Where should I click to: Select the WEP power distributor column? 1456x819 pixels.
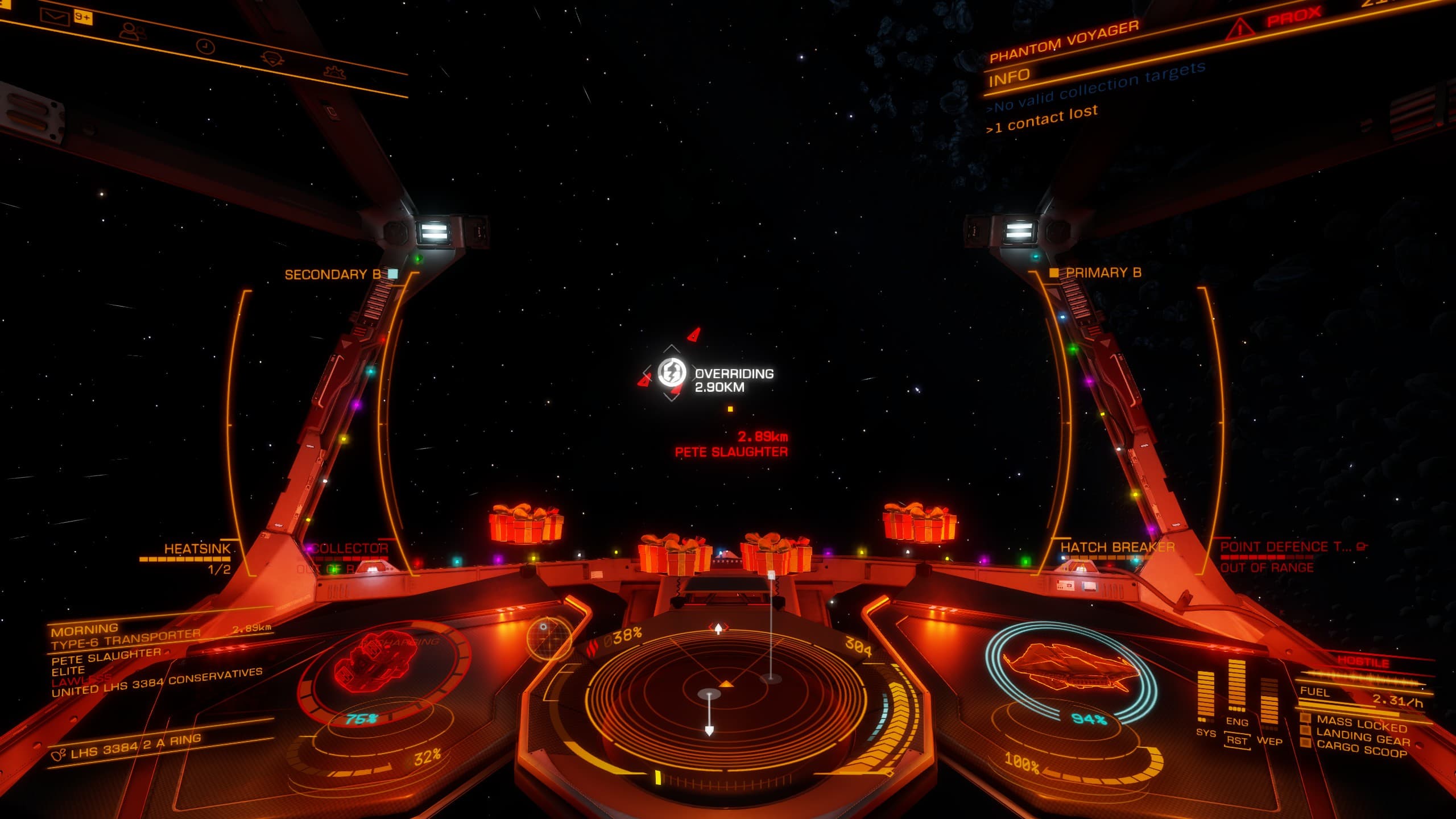[1269, 705]
